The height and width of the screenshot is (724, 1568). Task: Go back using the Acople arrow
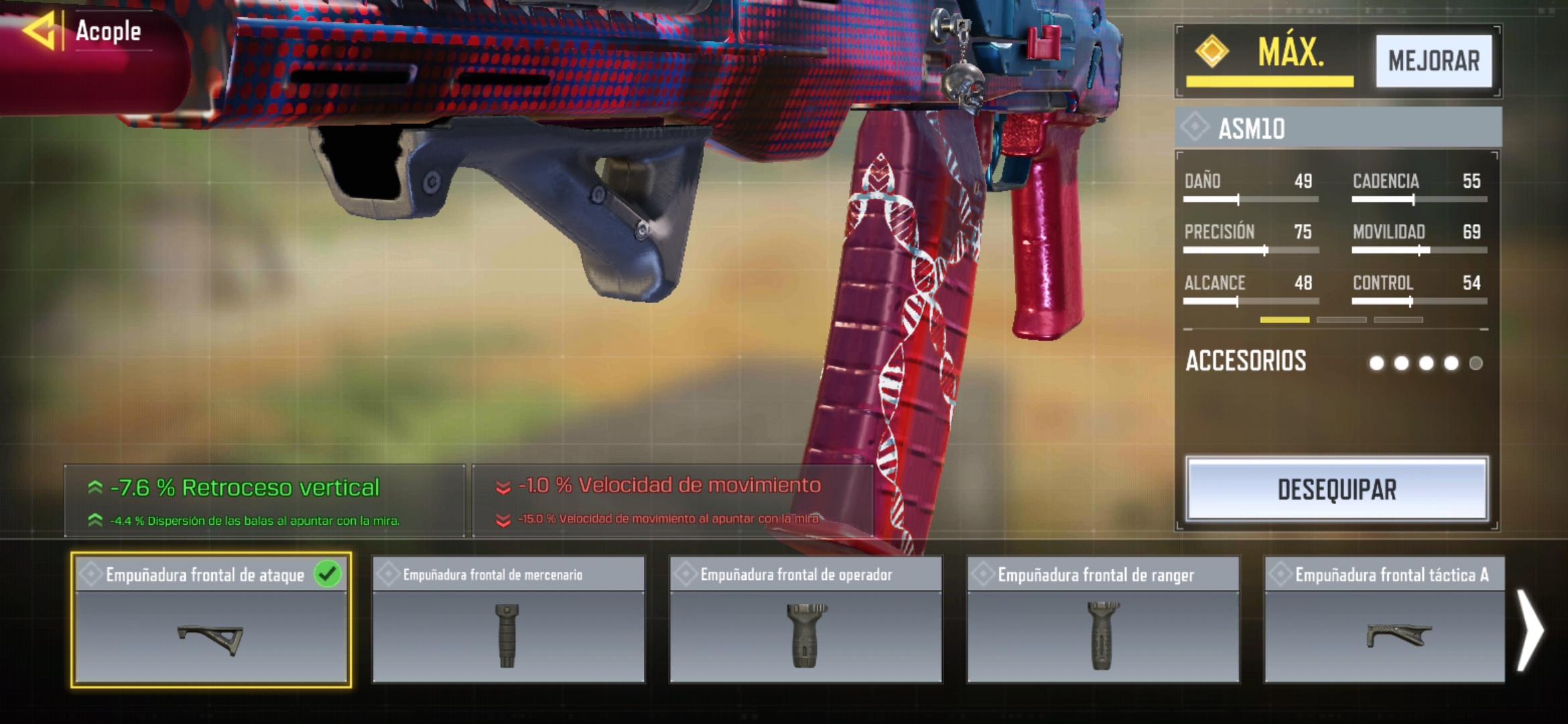39,31
